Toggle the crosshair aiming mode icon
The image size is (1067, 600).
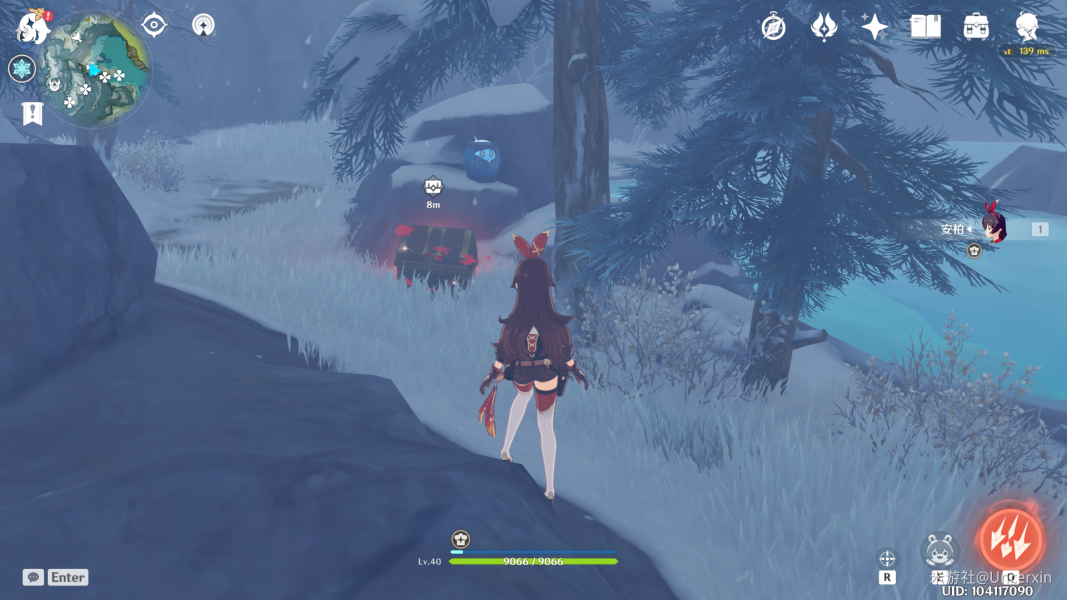887,559
